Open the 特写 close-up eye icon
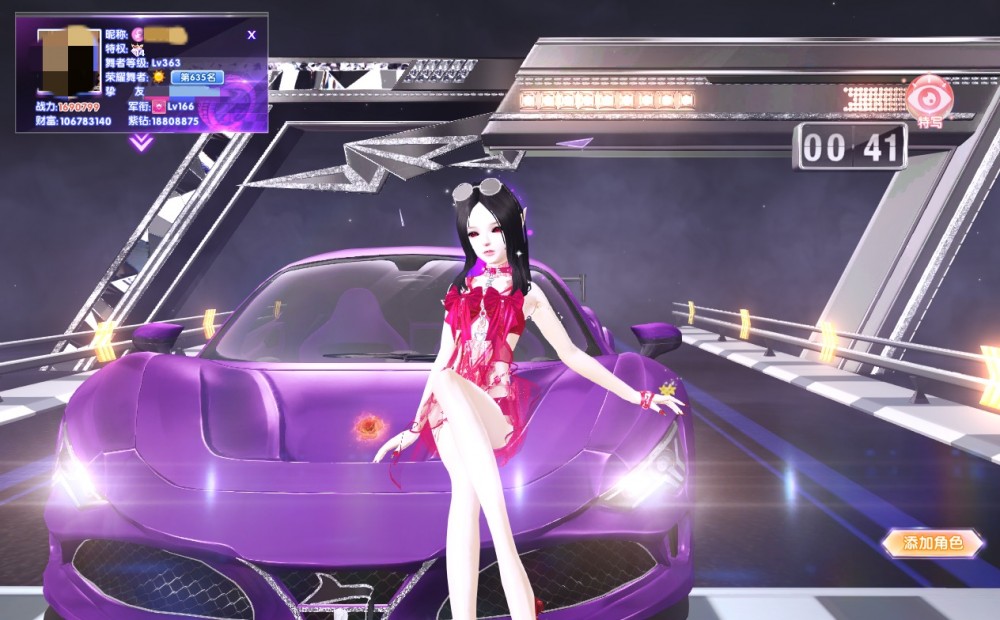 [928, 100]
